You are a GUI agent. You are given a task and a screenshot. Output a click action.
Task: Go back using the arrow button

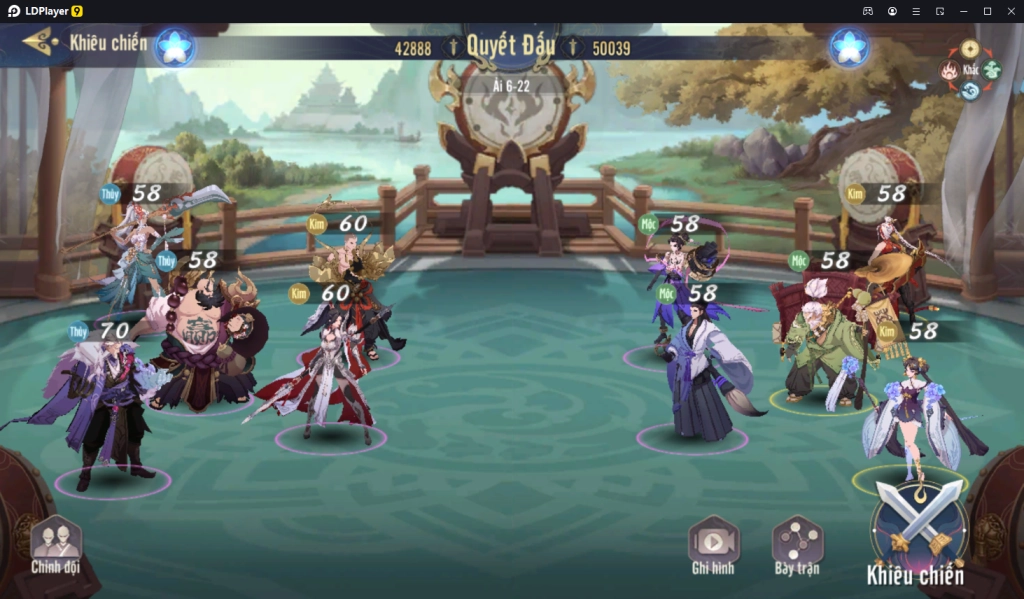[39, 42]
